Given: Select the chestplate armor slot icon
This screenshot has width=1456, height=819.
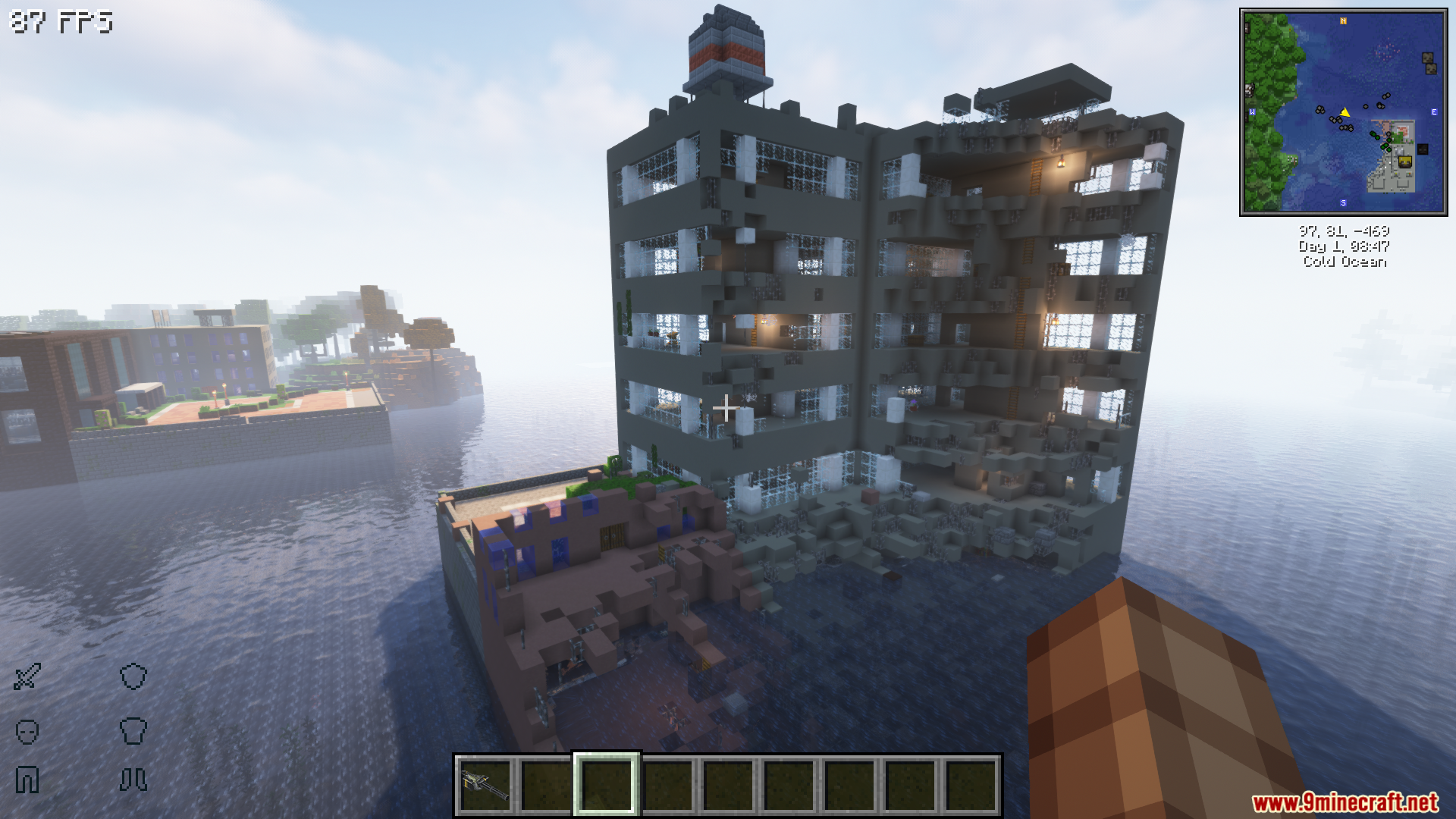Looking at the screenshot, I should tap(133, 731).
